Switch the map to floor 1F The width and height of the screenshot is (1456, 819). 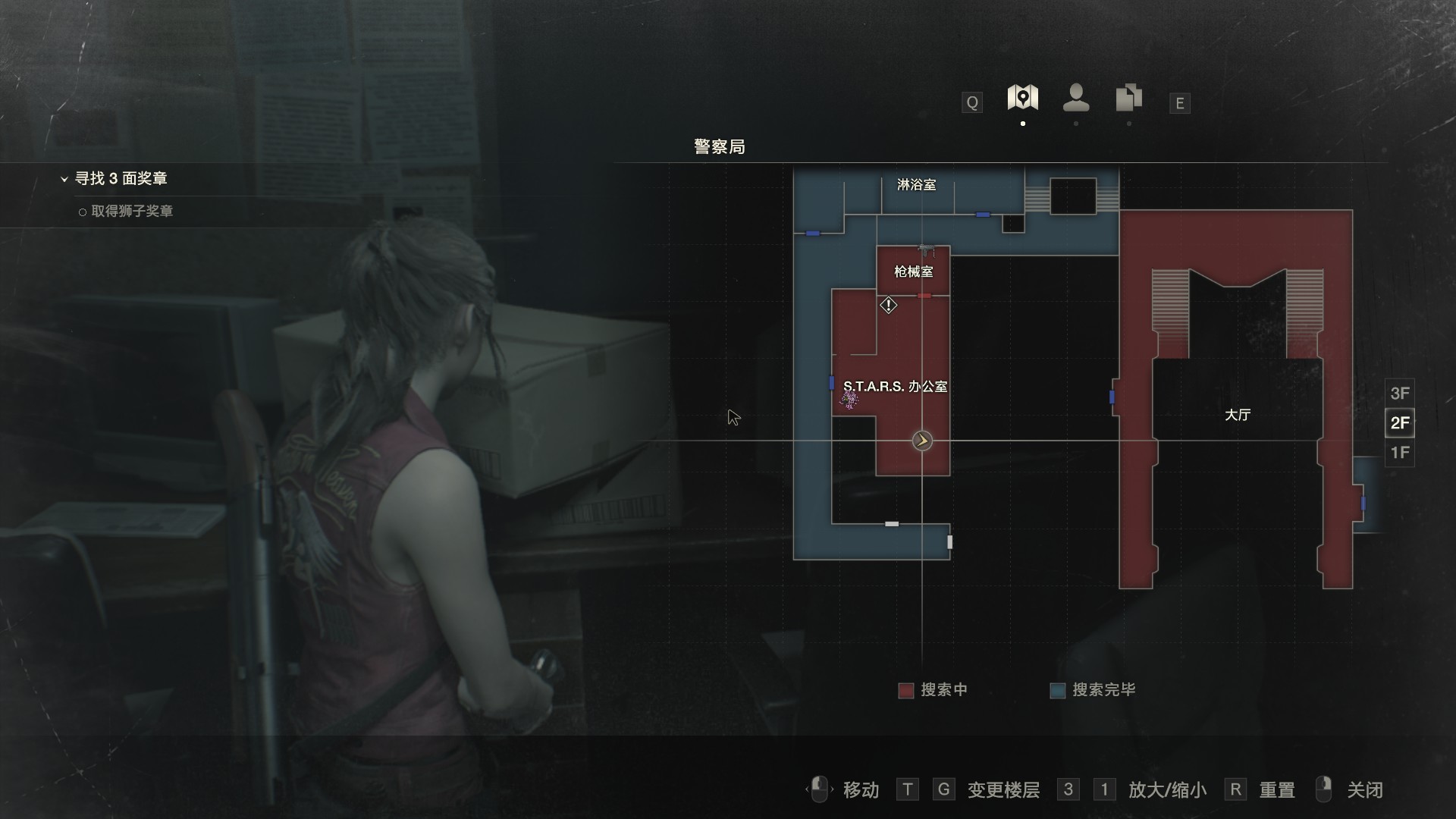pos(1399,453)
